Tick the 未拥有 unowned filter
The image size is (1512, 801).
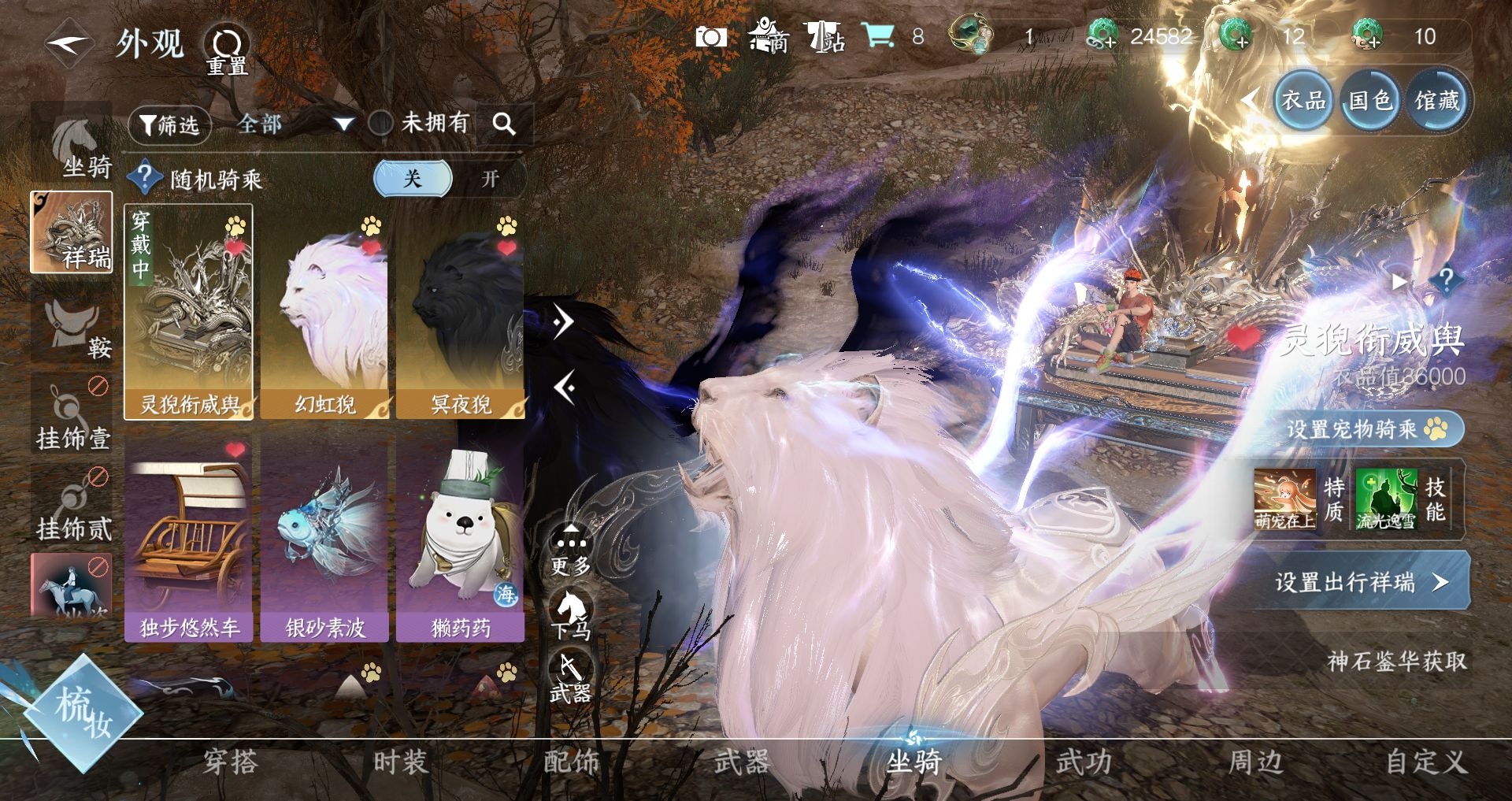tap(382, 123)
